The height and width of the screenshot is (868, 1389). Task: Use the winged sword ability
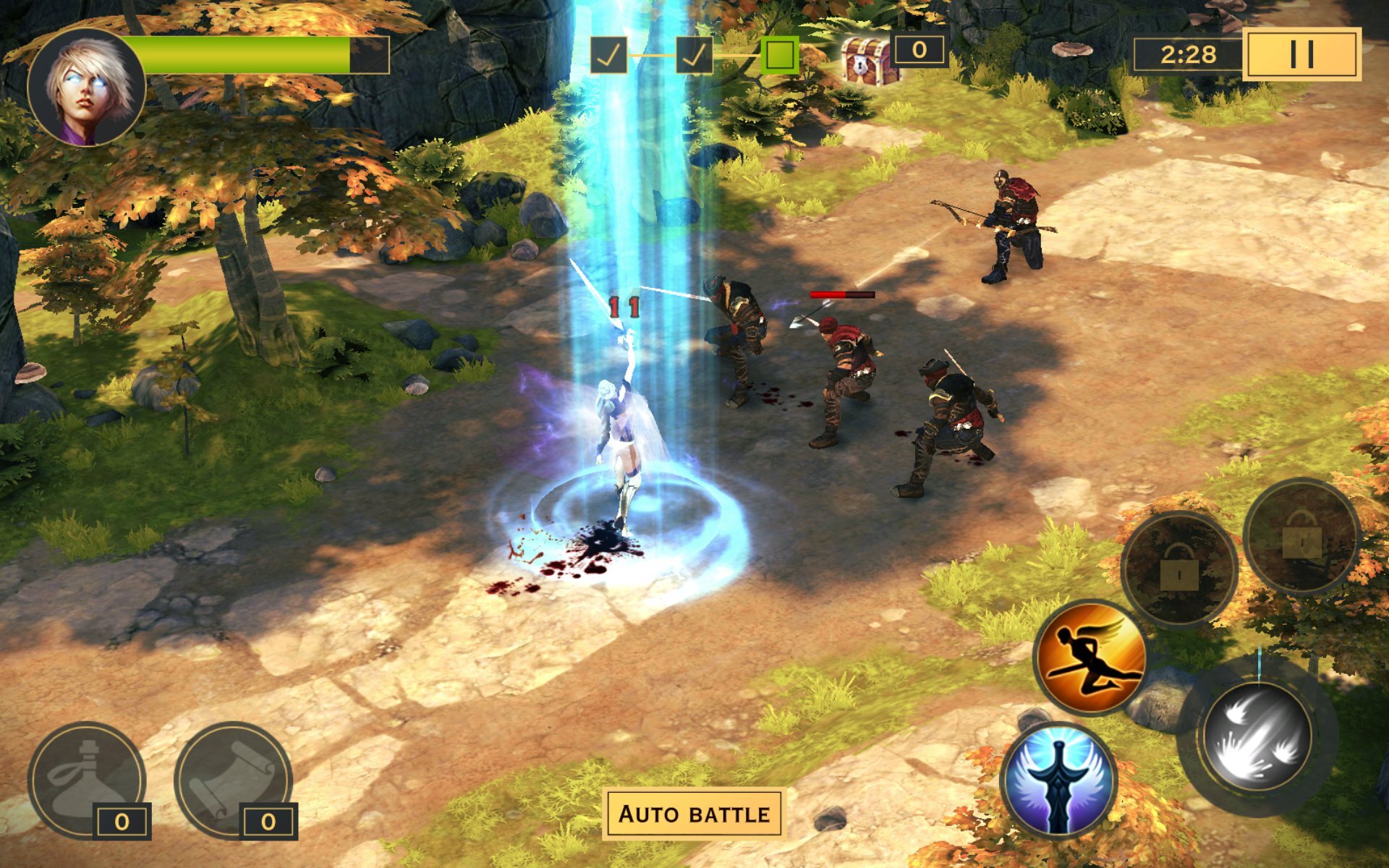[1059, 780]
